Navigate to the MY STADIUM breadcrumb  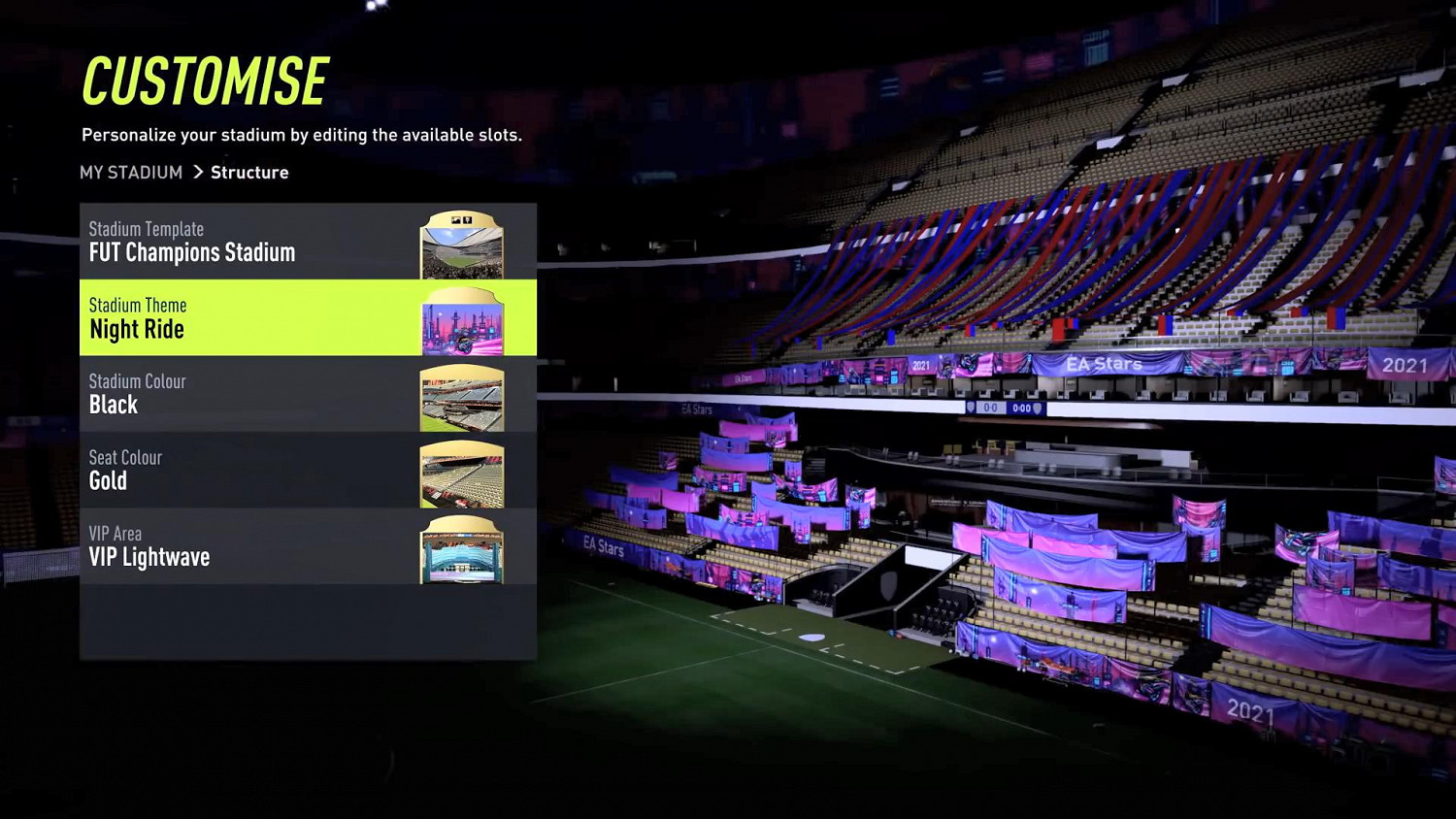coord(131,172)
